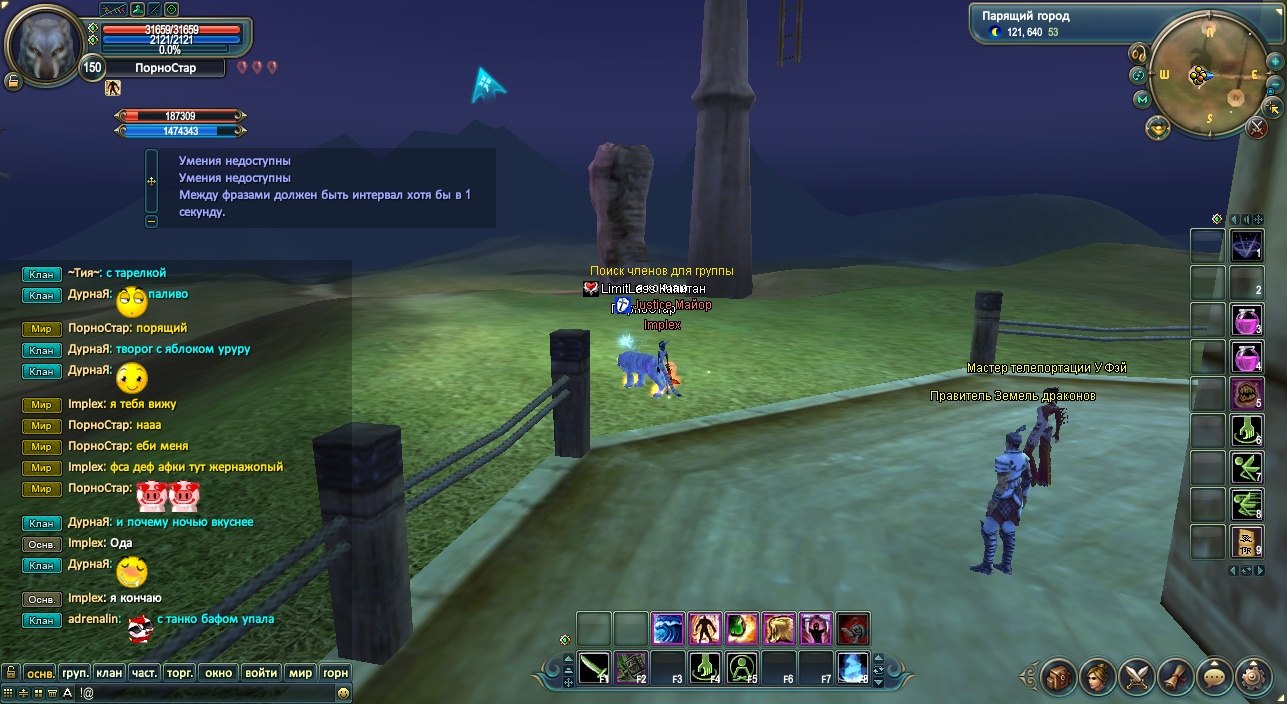Image resolution: width=1287 pixels, height=704 pixels.
Task: Toggle crossed swords PvP mode button
Action: click(x=1258, y=127)
